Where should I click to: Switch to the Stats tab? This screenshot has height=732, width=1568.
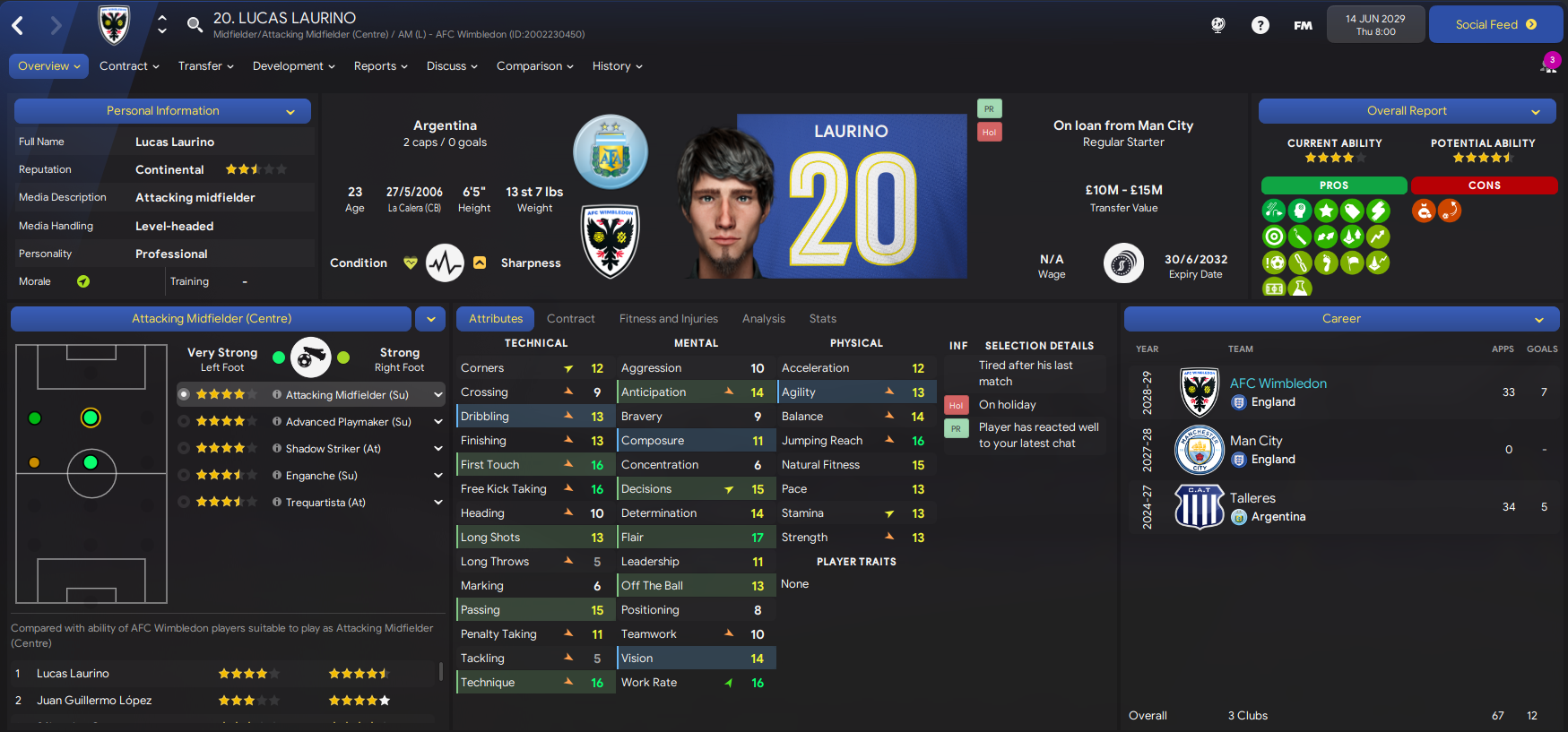pyautogui.click(x=822, y=319)
